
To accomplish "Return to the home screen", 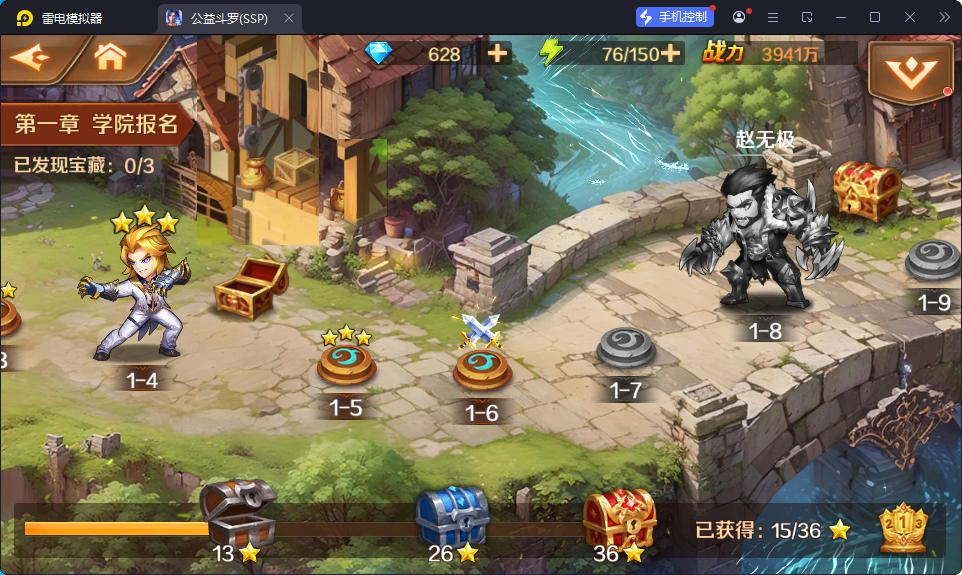I will pos(110,58).
